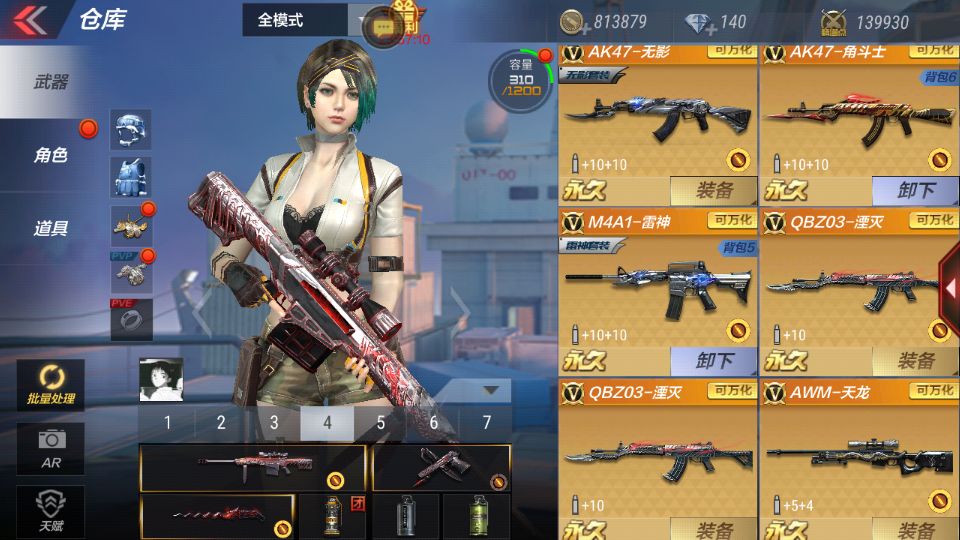Equip the AK47-无影 with 装备 button
Screen dimensions: 960x540
[713, 190]
